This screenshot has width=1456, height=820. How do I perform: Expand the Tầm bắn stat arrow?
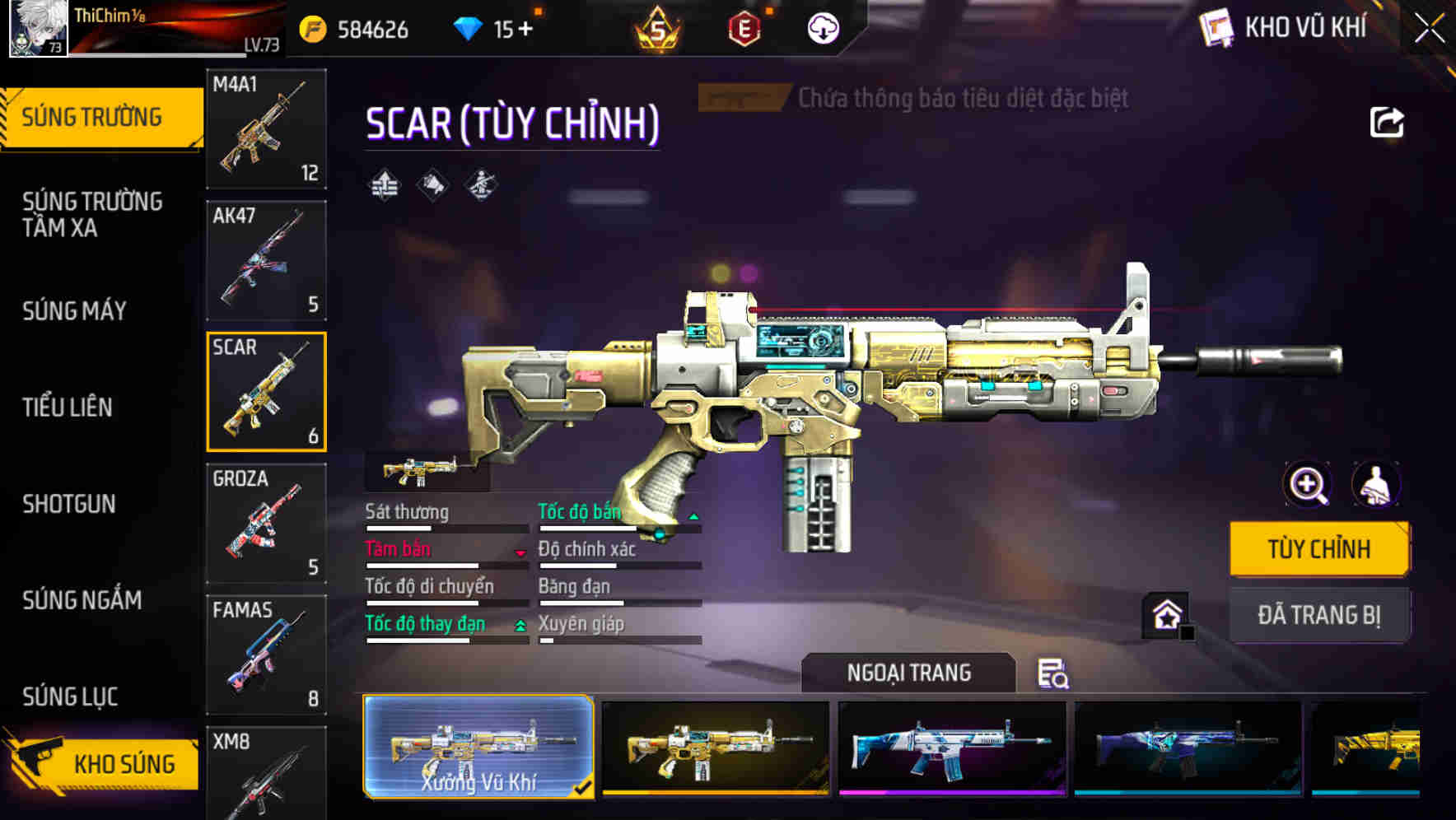point(519,552)
